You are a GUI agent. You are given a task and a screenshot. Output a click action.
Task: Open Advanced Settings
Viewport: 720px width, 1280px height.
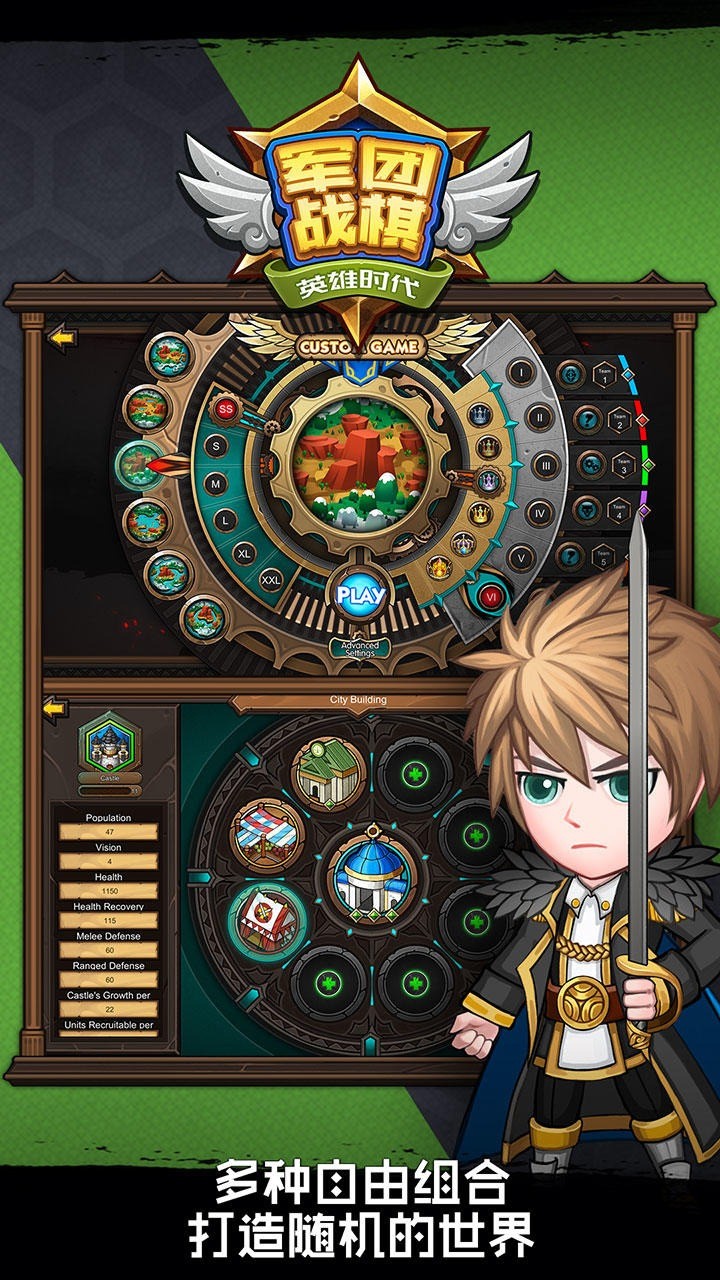[360, 648]
